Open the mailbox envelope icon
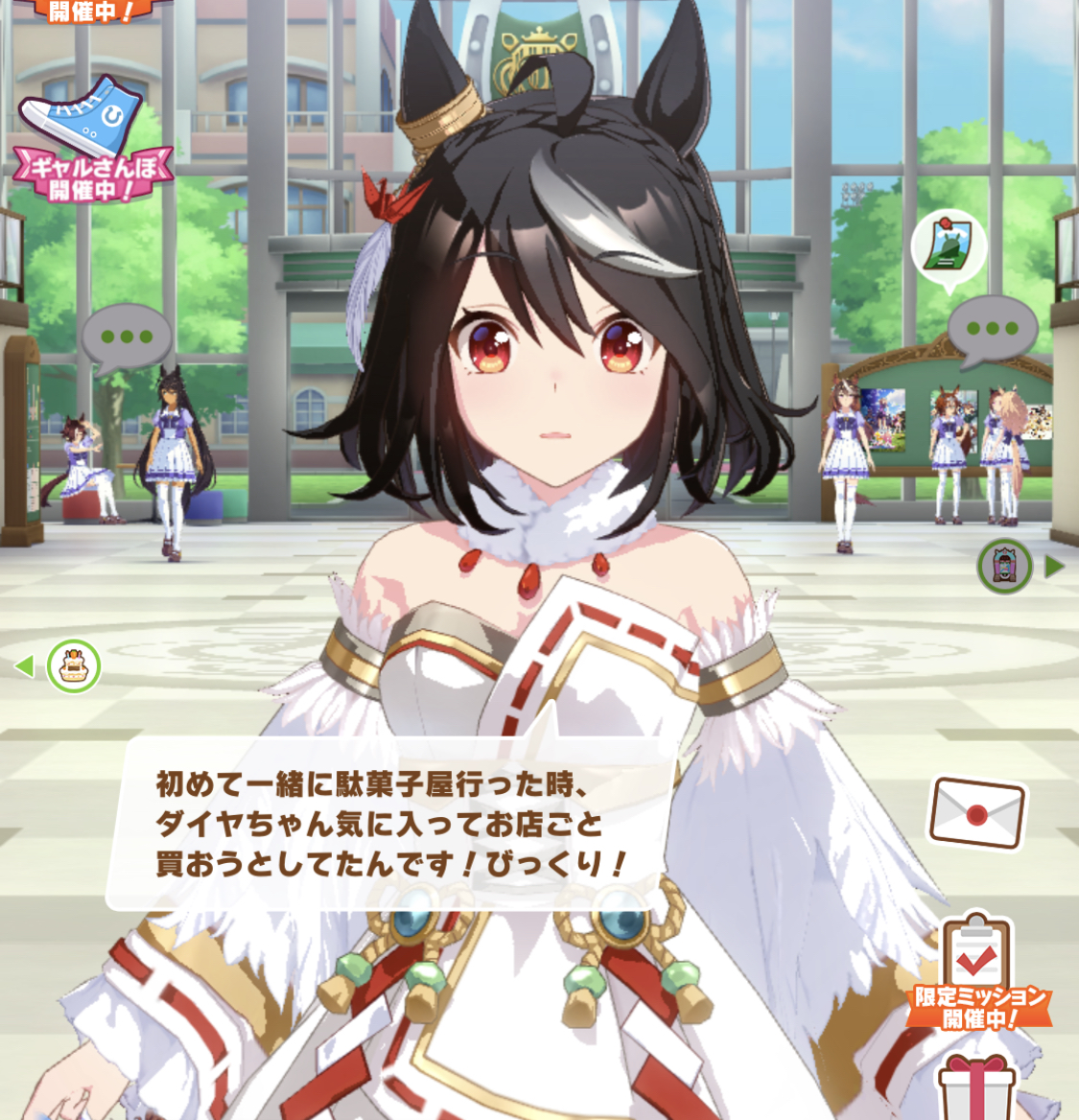 [x=976, y=813]
